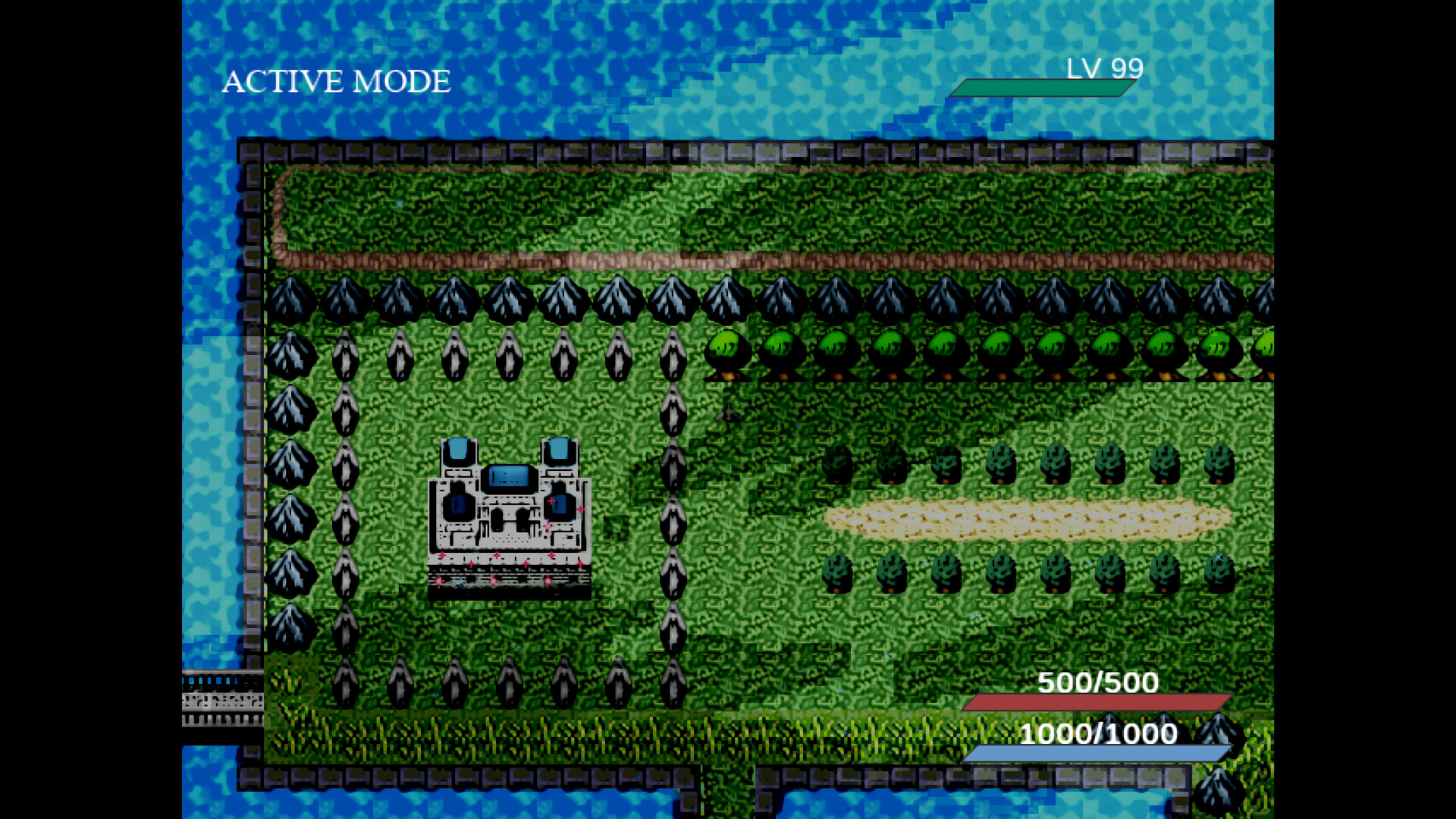Toggle the ACTIVE MODE battle setting
The image size is (1456, 819).
(335, 80)
